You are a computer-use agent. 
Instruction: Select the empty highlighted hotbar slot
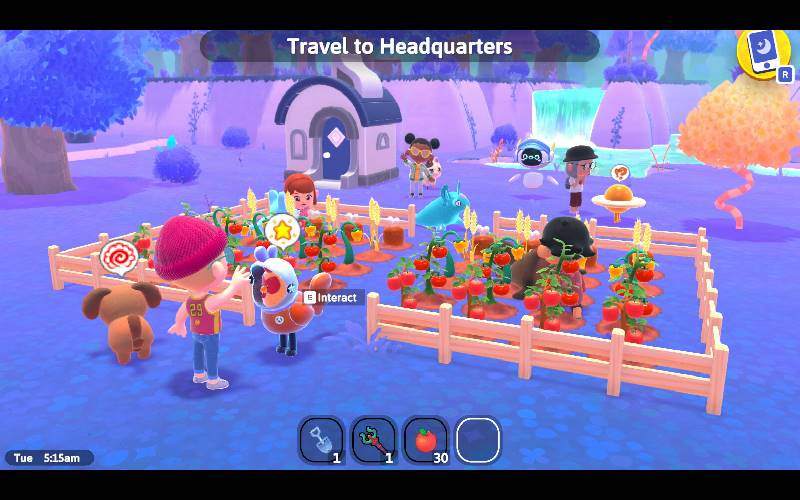478,440
